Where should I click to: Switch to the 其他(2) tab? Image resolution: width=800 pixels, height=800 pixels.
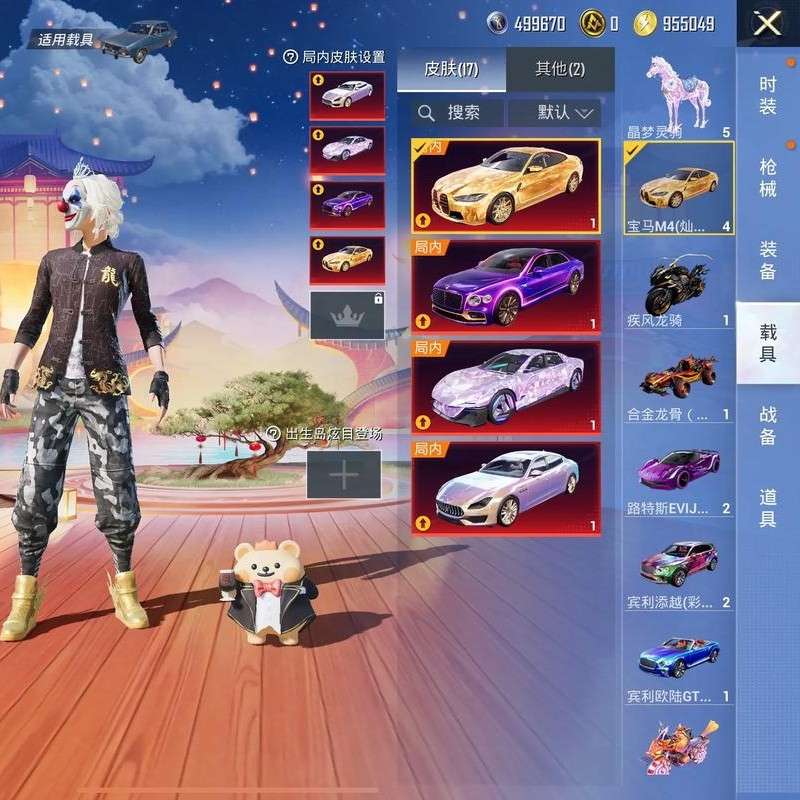click(x=560, y=68)
